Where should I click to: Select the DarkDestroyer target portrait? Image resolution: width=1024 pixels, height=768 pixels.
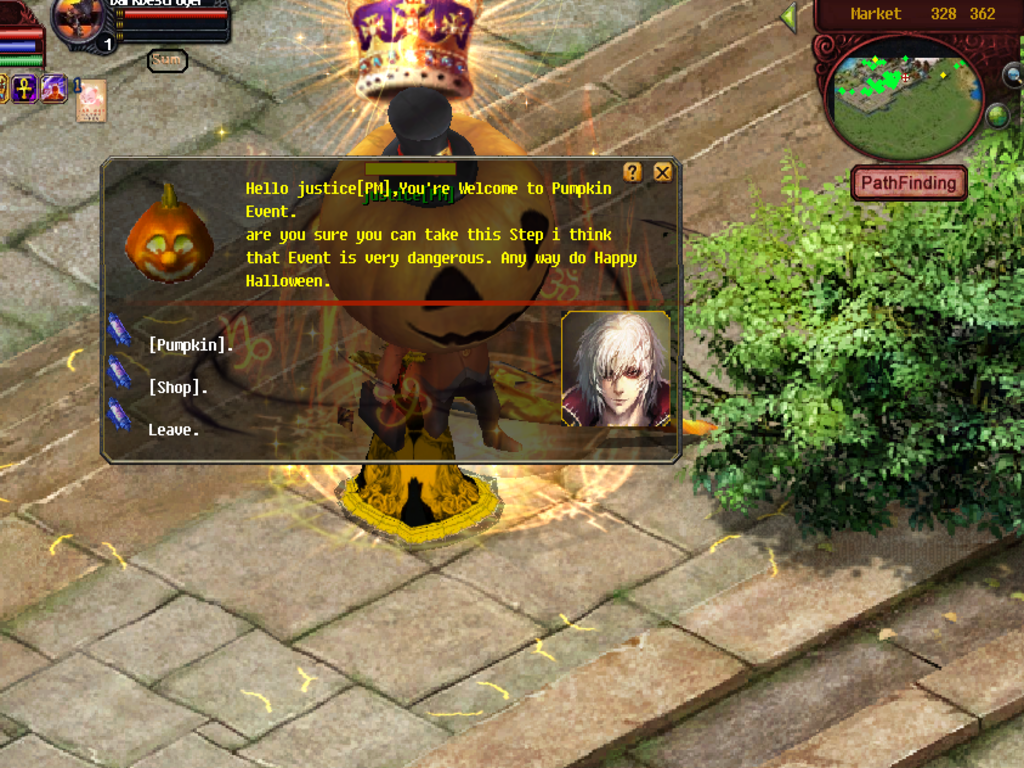77,22
